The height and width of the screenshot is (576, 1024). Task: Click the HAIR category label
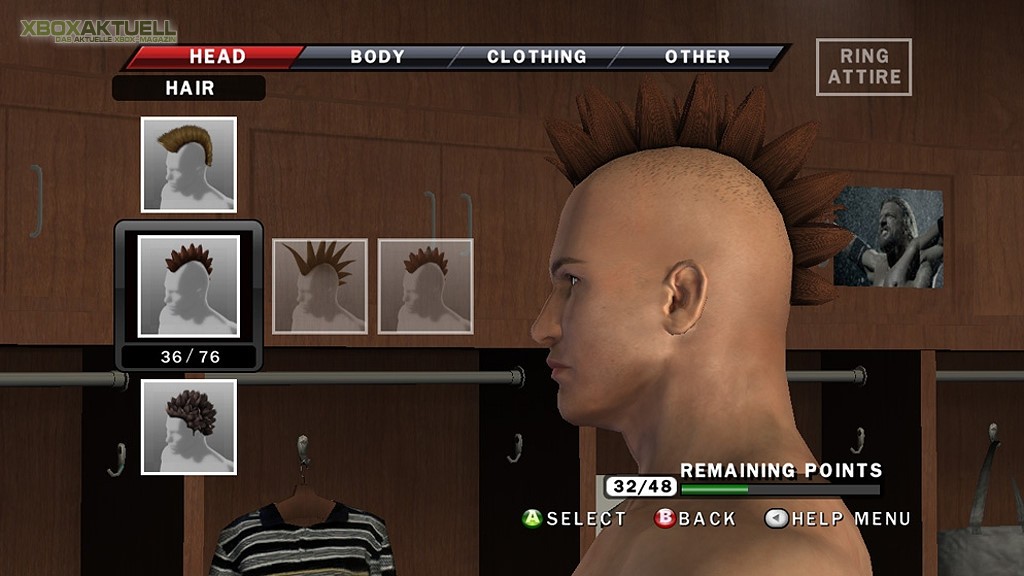189,88
